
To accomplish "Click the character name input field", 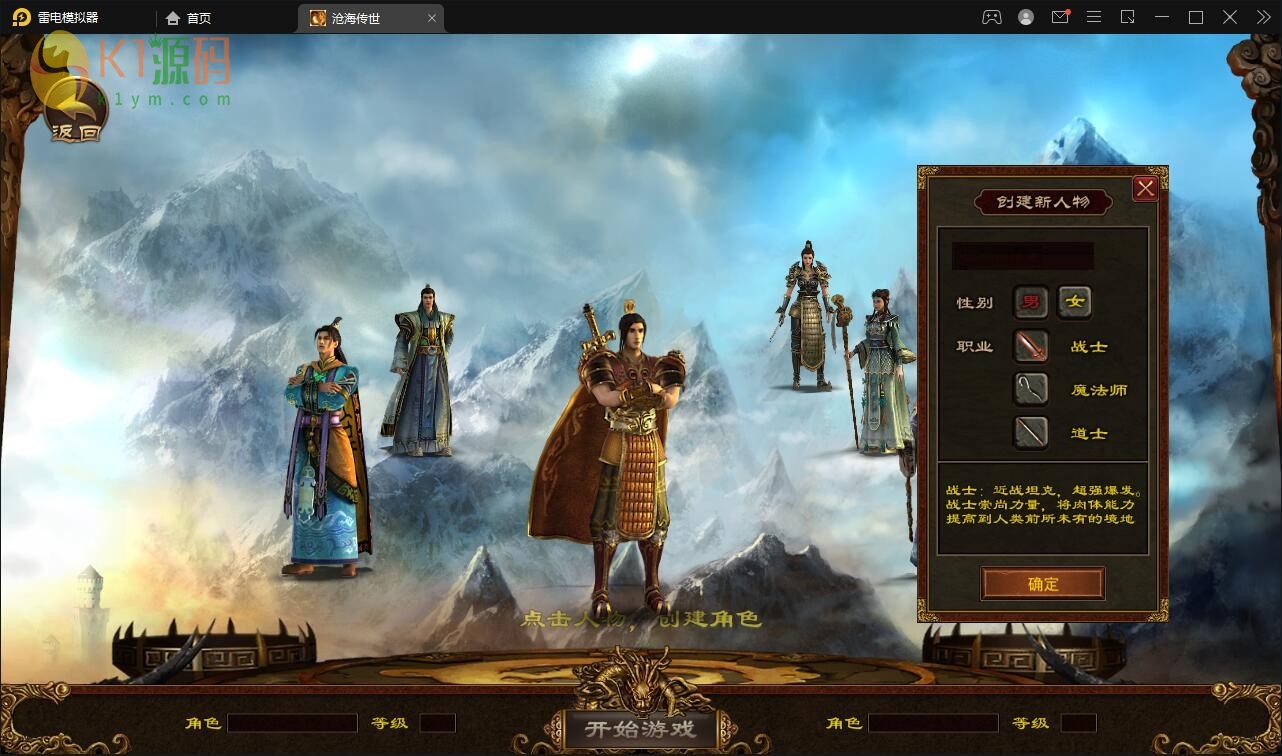I will click(1022, 256).
